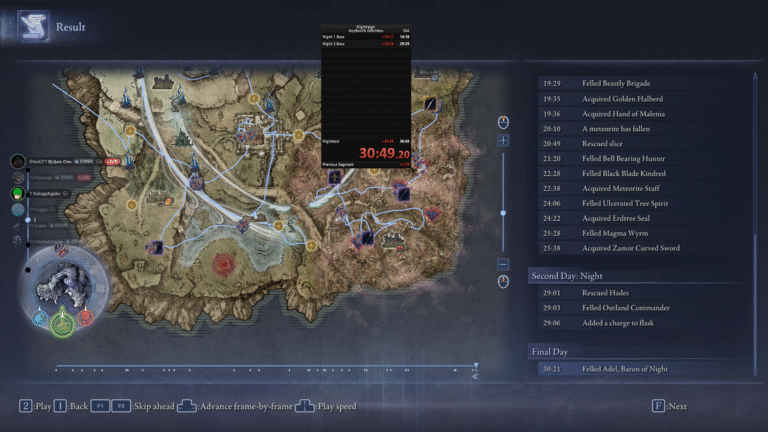The height and width of the screenshot is (432, 768).
Task: Click the A meteorite has fallen entry
Action: coord(630,129)
